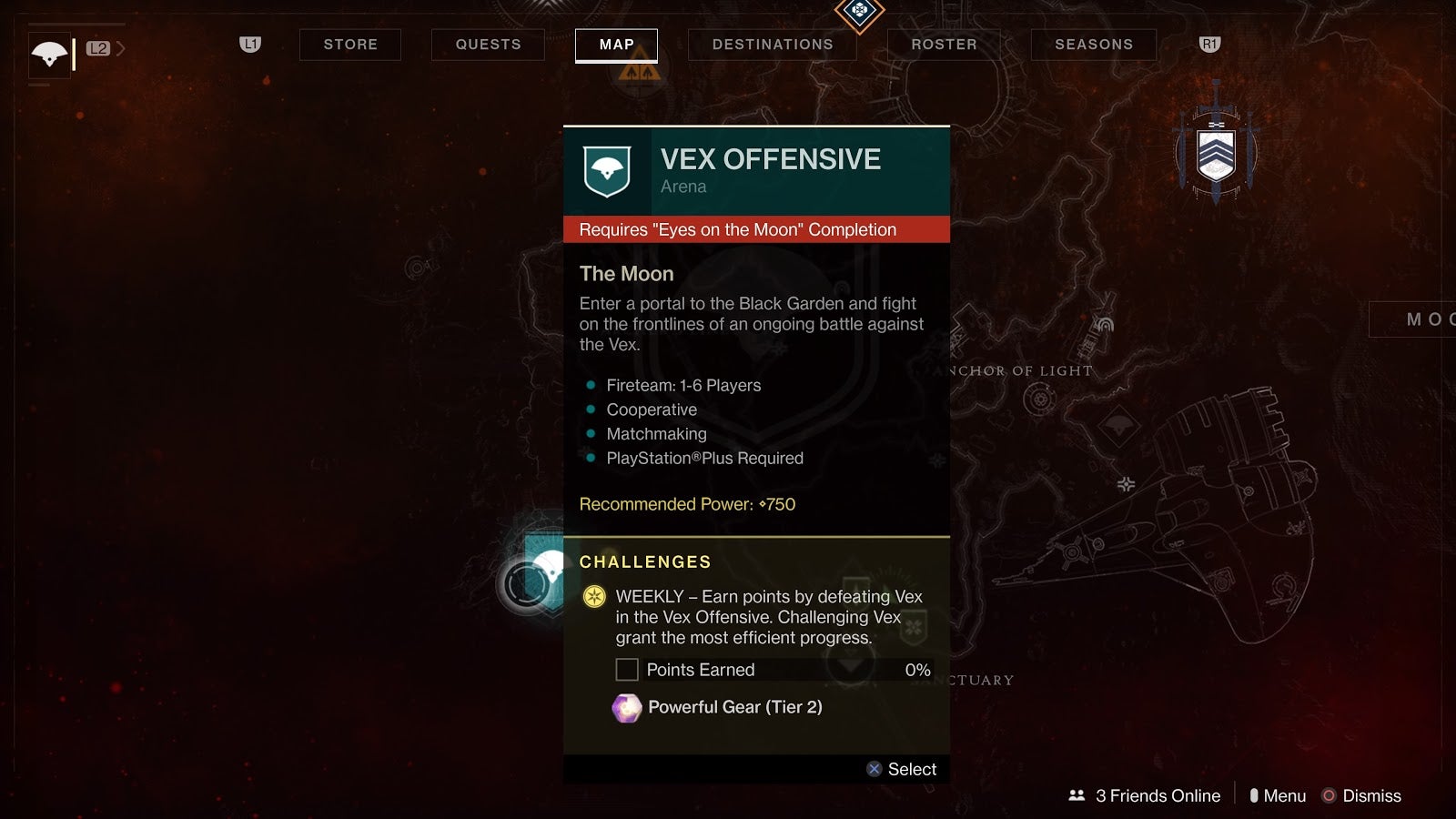
Task: Open the Store tab
Action: (350, 45)
